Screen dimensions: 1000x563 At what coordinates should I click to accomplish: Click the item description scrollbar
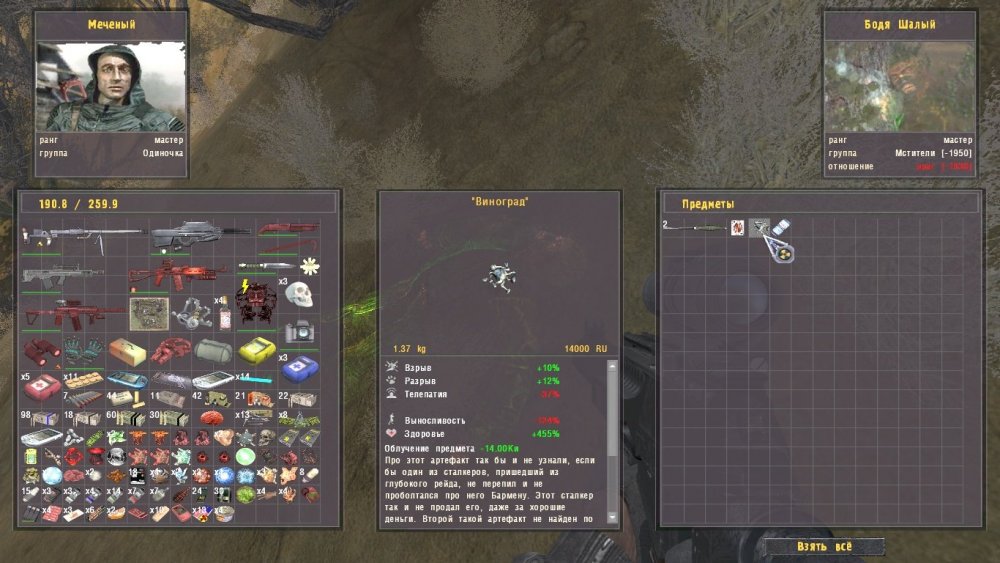pos(614,440)
